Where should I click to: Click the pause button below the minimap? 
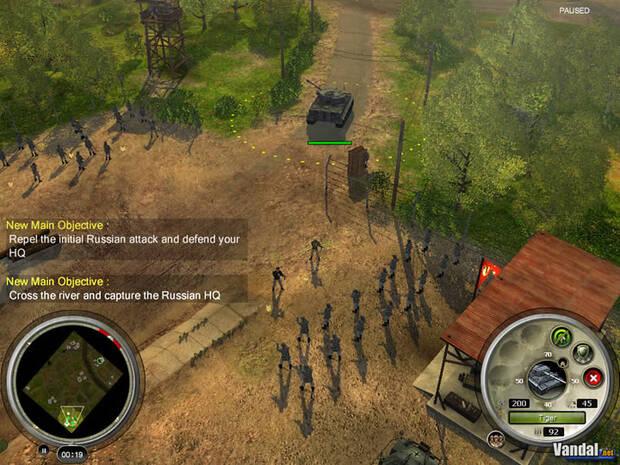(43, 450)
